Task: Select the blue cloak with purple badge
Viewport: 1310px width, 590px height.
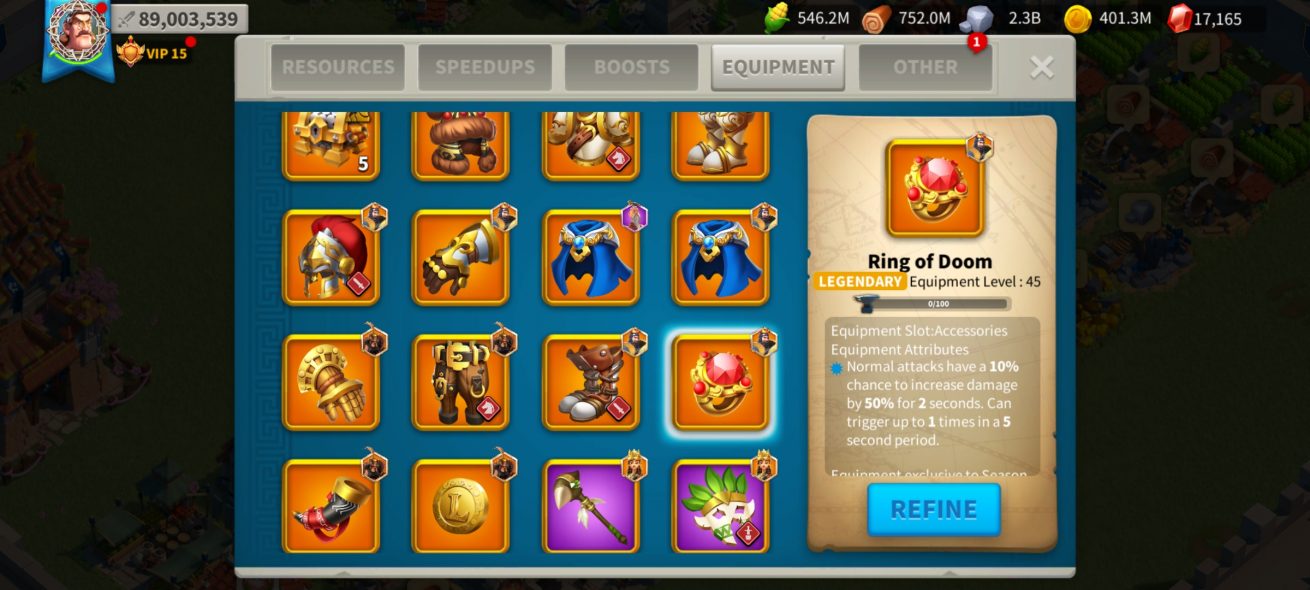Action: [591, 258]
